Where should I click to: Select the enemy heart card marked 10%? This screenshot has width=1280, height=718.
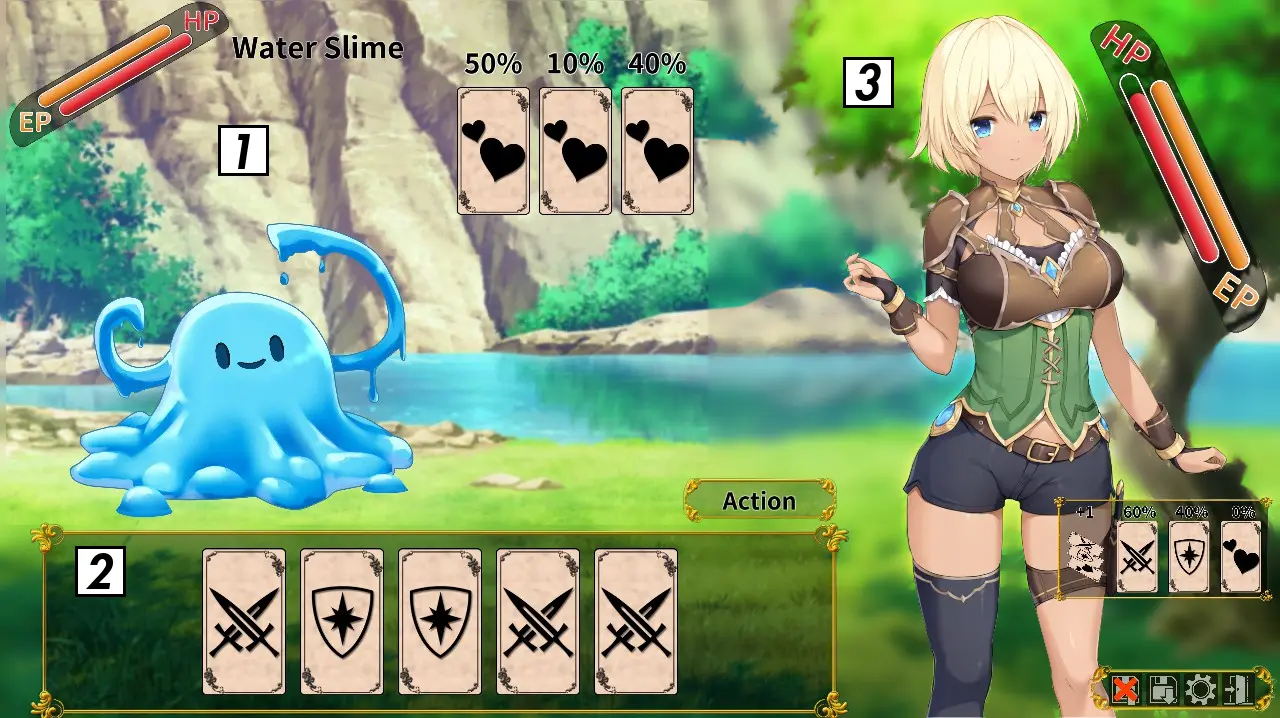[575, 151]
